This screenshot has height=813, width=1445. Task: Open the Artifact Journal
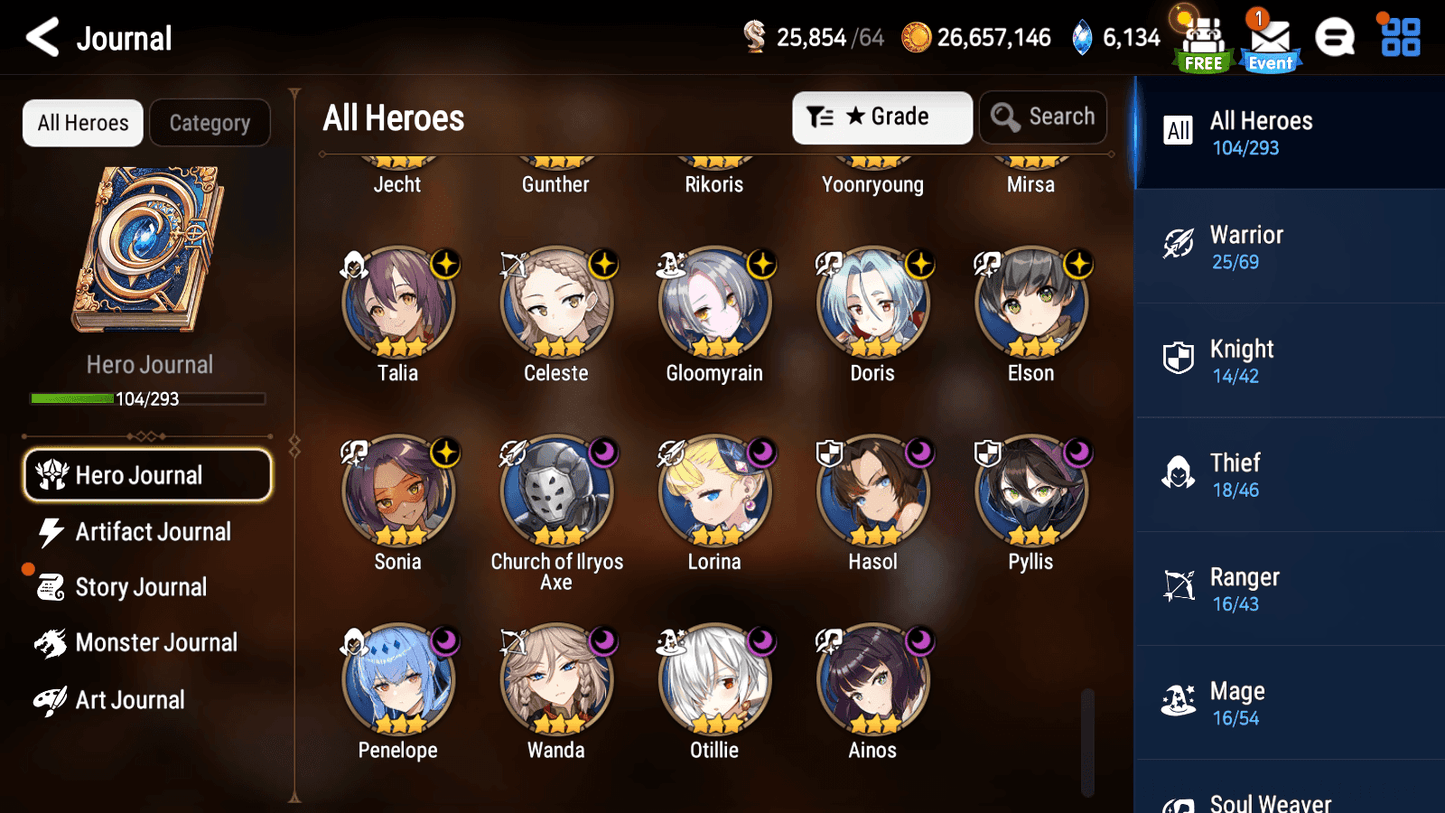coord(152,532)
